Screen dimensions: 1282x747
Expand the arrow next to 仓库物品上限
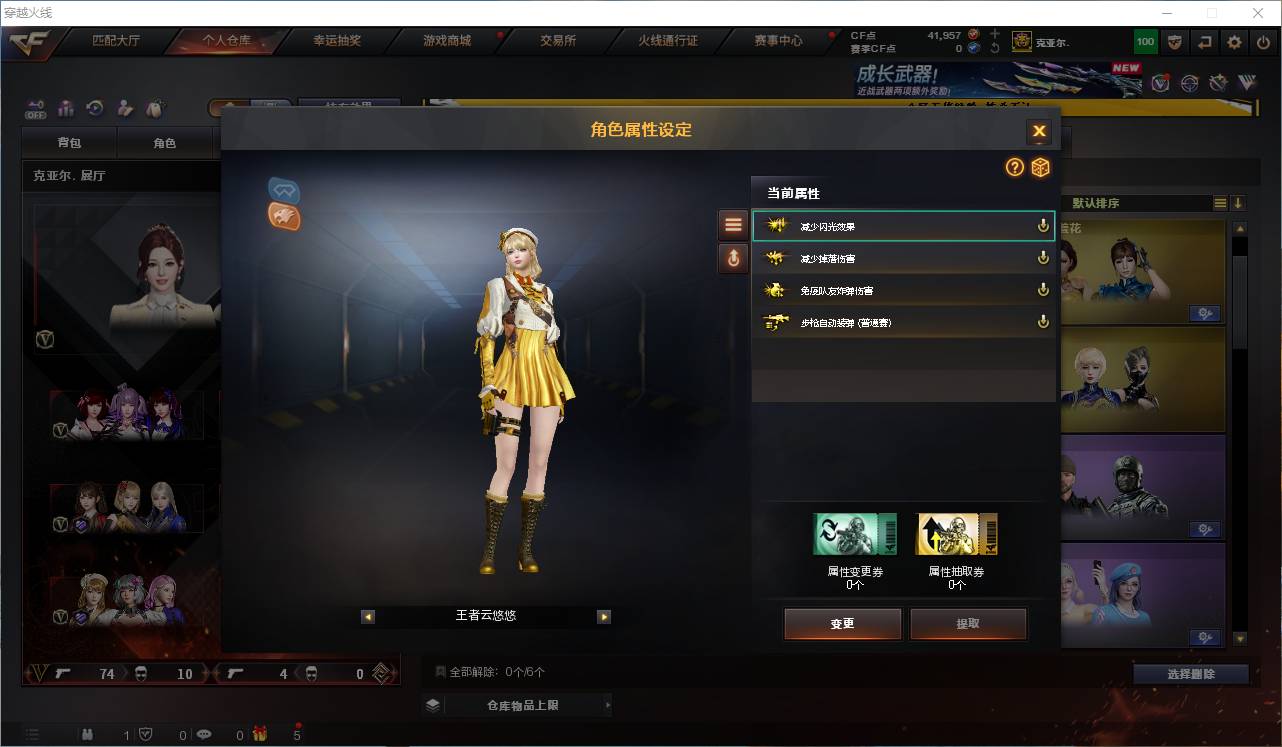tap(607, 704)
